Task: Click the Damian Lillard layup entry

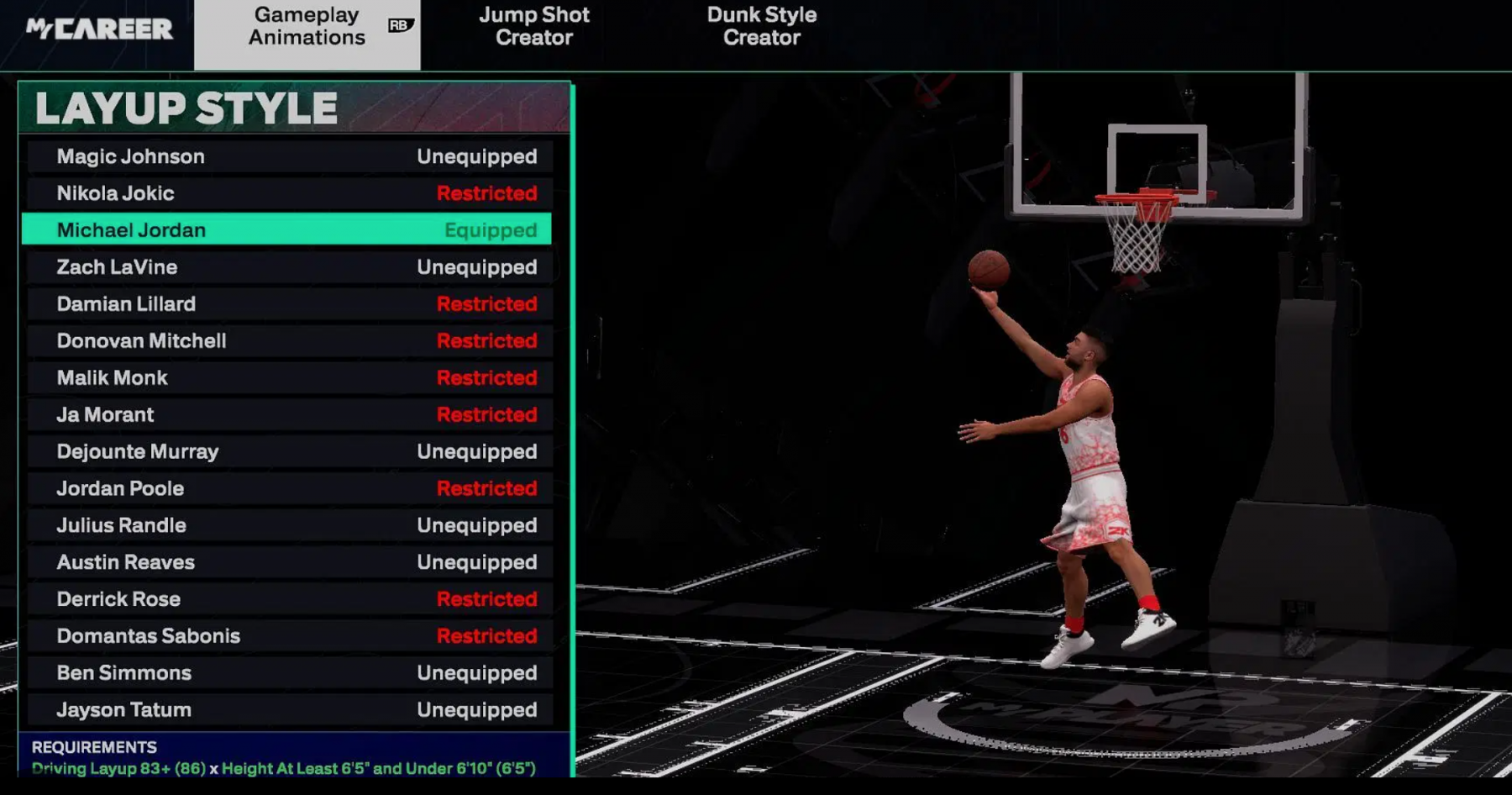Action: click(289, 304)
